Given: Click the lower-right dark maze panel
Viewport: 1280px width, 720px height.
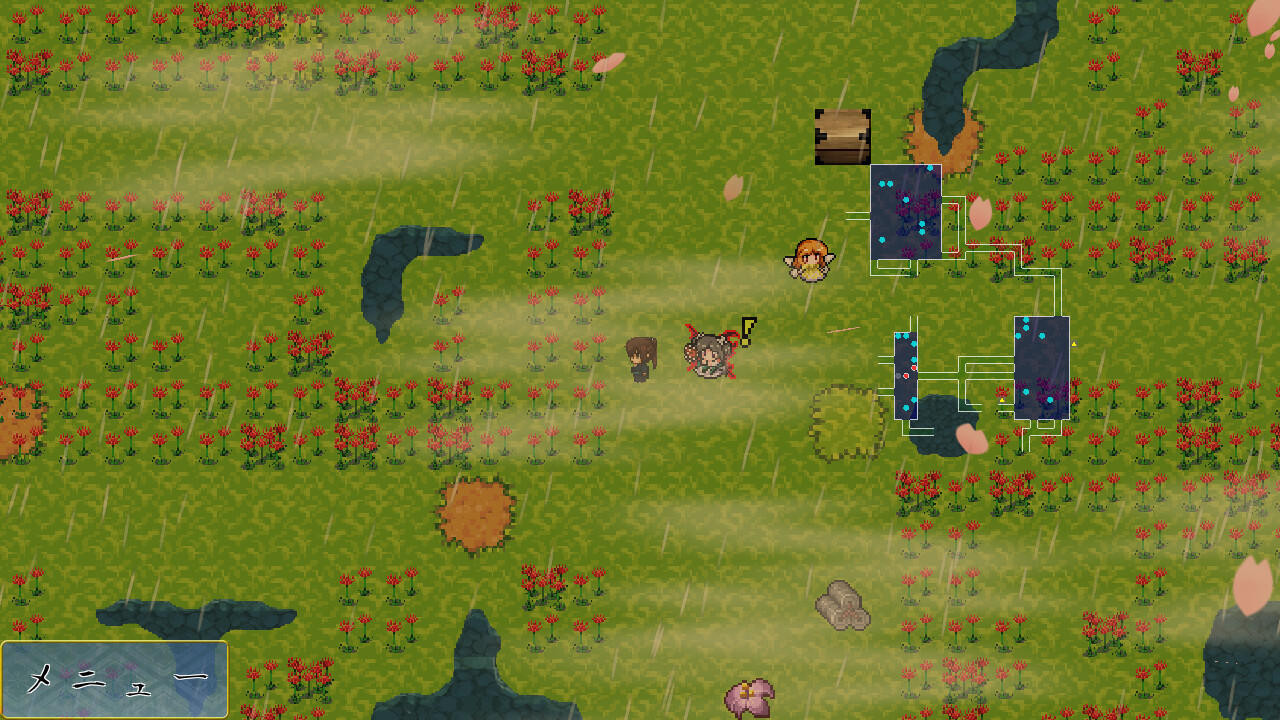Looking at the screenshot, I should pyautogui.click(x=1040, y=370).
